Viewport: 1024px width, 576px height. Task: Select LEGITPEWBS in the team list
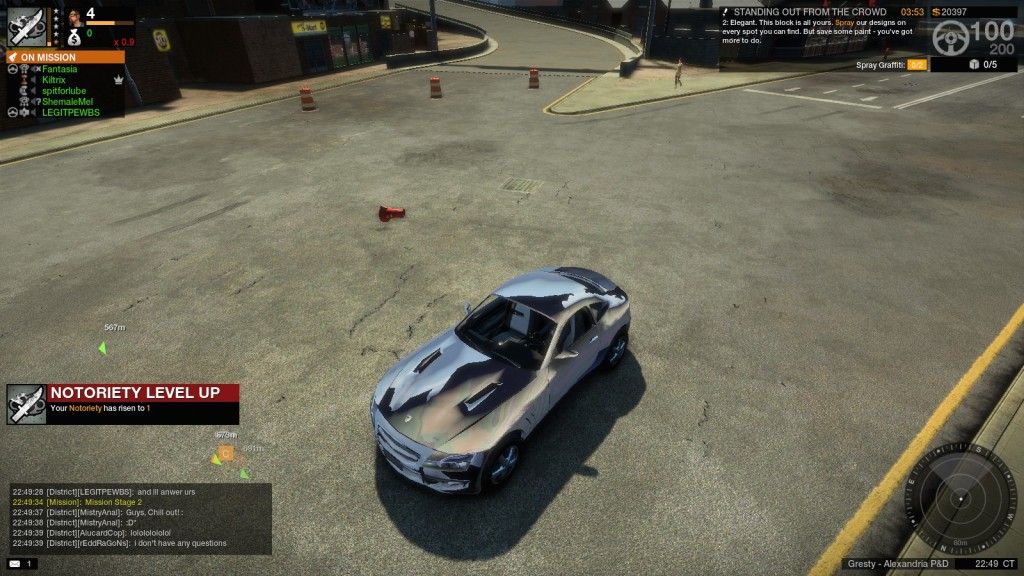pyautogui.click(x=70, y=113)
